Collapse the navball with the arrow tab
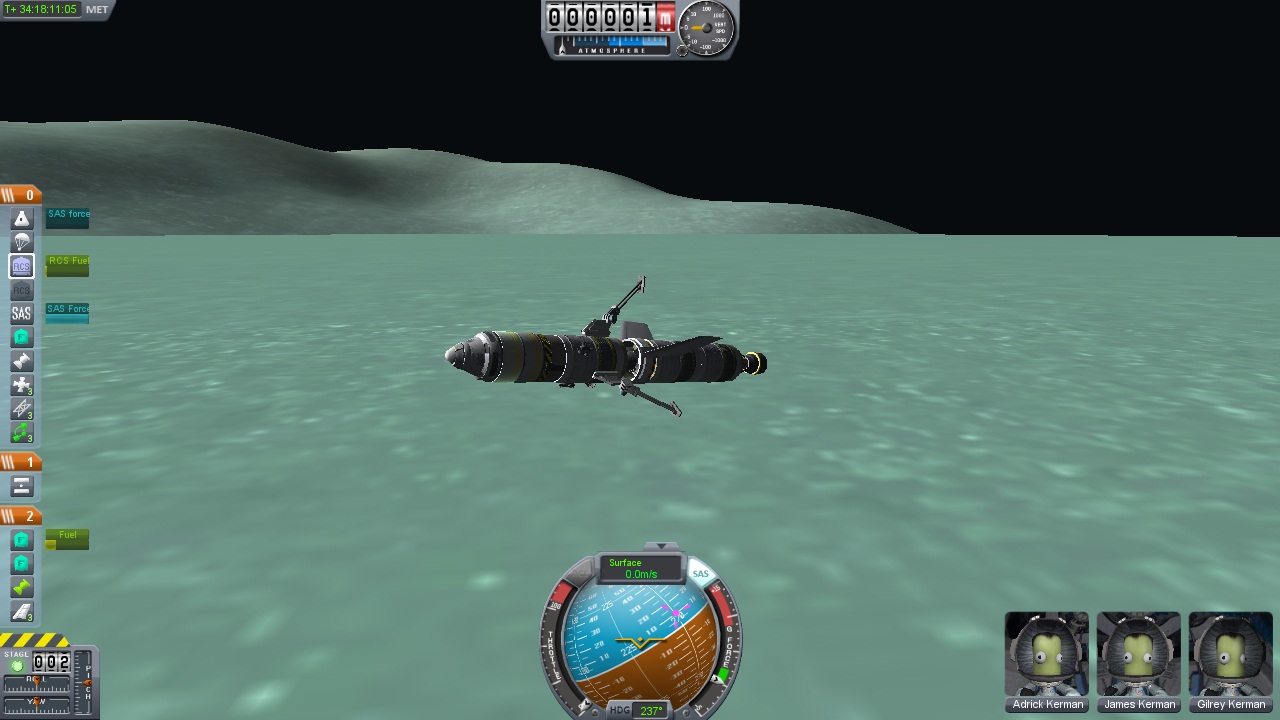This screenshot has height=720, width=1280. tap(660, 547)
